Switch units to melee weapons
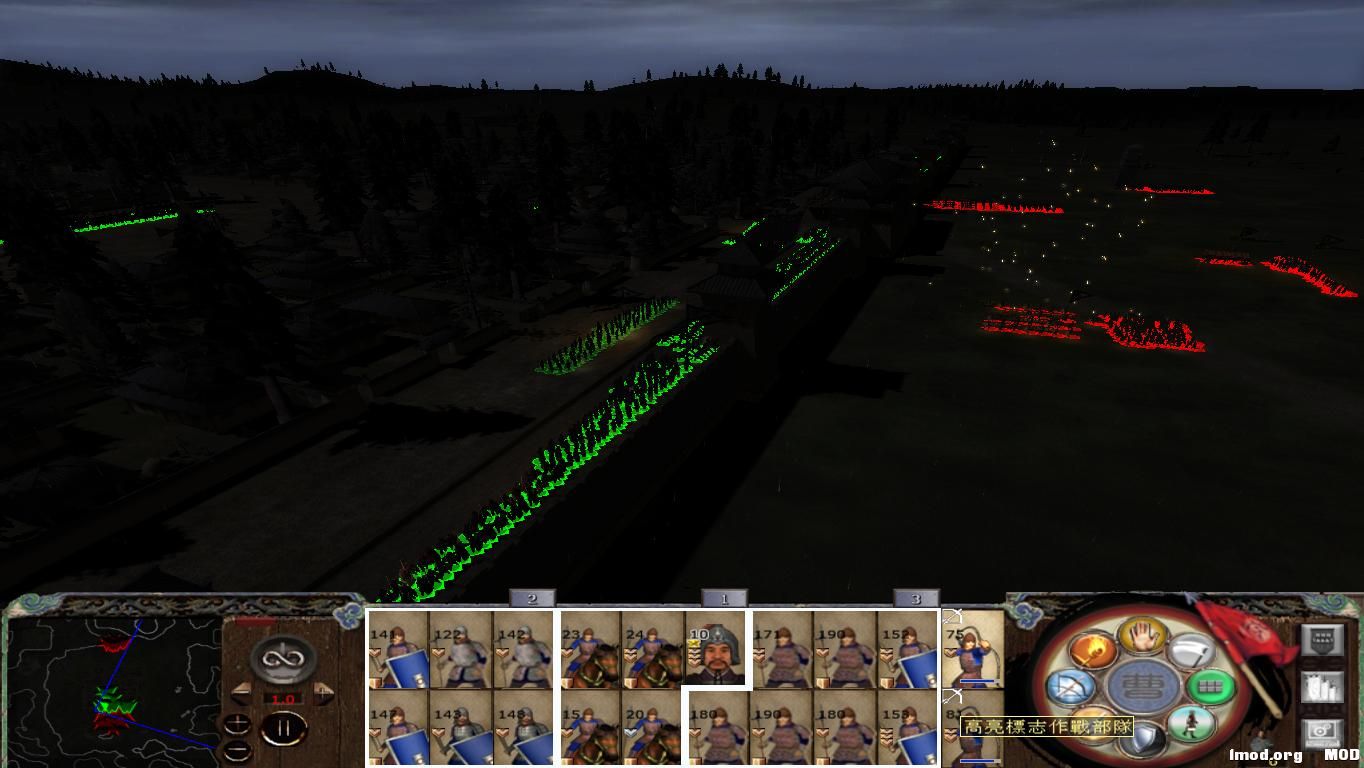1364x768 pixels. (1195, 652)
